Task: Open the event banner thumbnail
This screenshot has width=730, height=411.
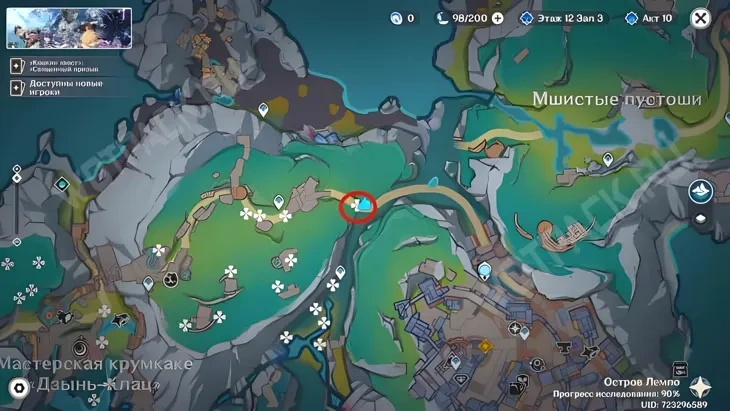Action: [69, 28]
